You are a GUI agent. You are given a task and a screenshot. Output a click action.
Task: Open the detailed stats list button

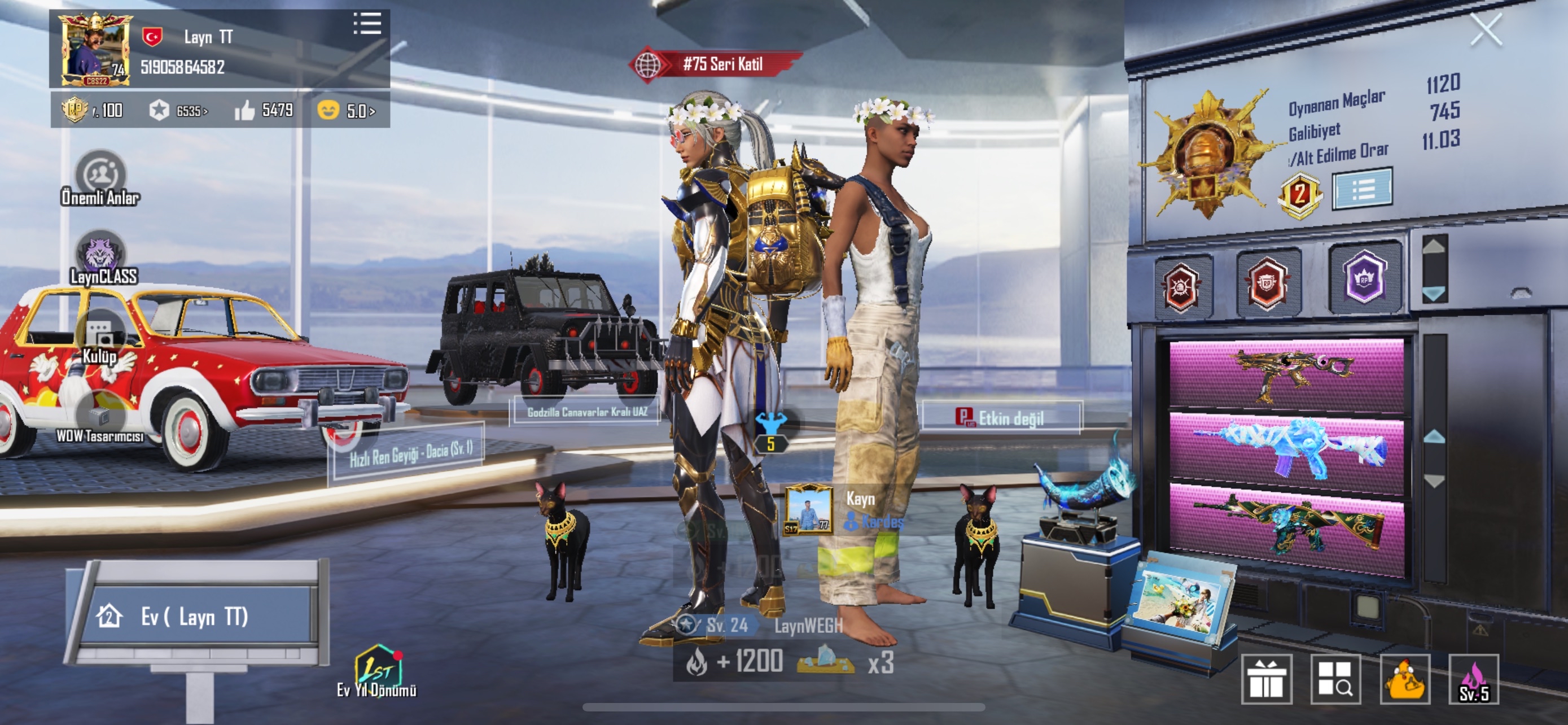[1361, 190]
